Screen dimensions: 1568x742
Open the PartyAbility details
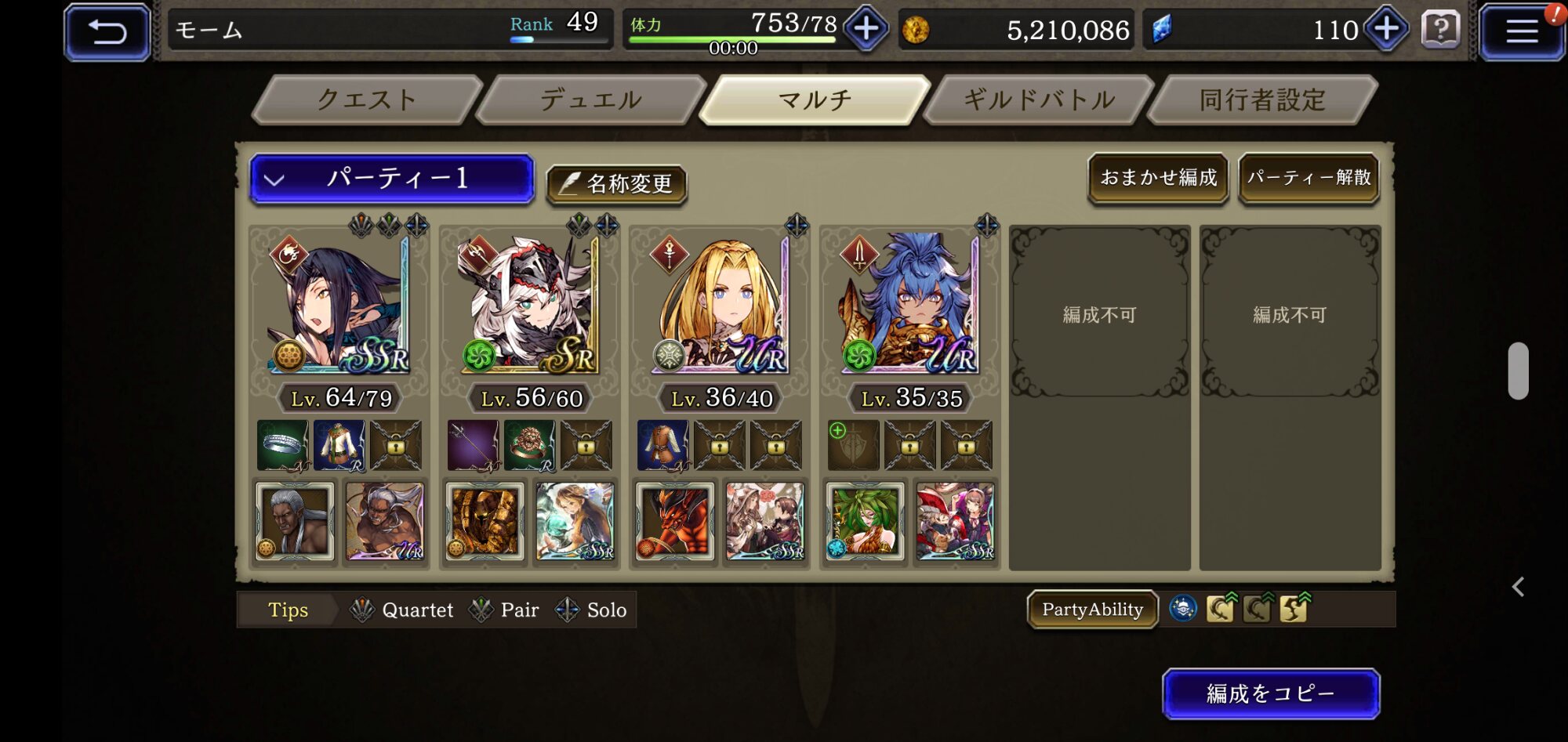1092,610
